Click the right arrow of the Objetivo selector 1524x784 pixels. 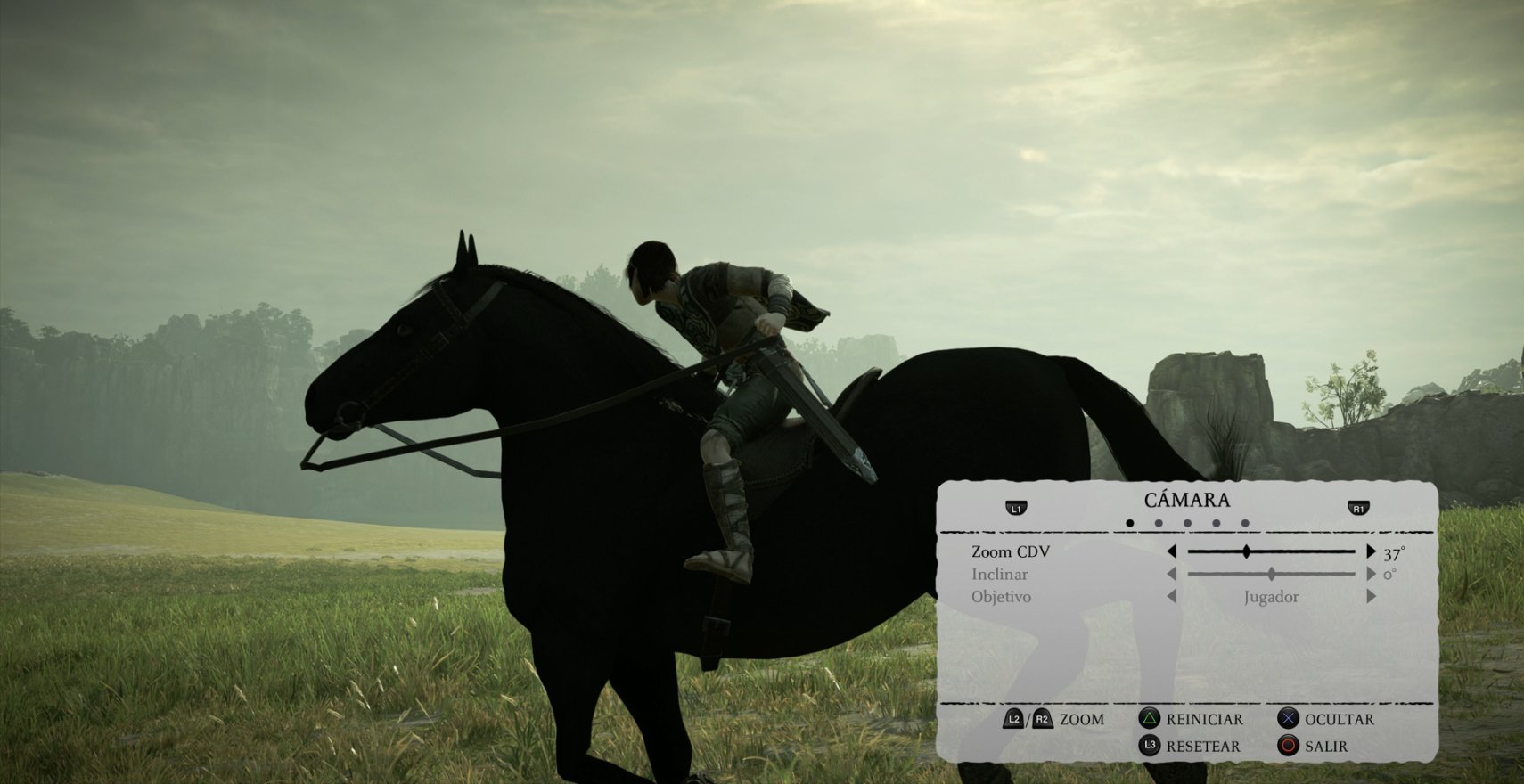pos(1370,598)
